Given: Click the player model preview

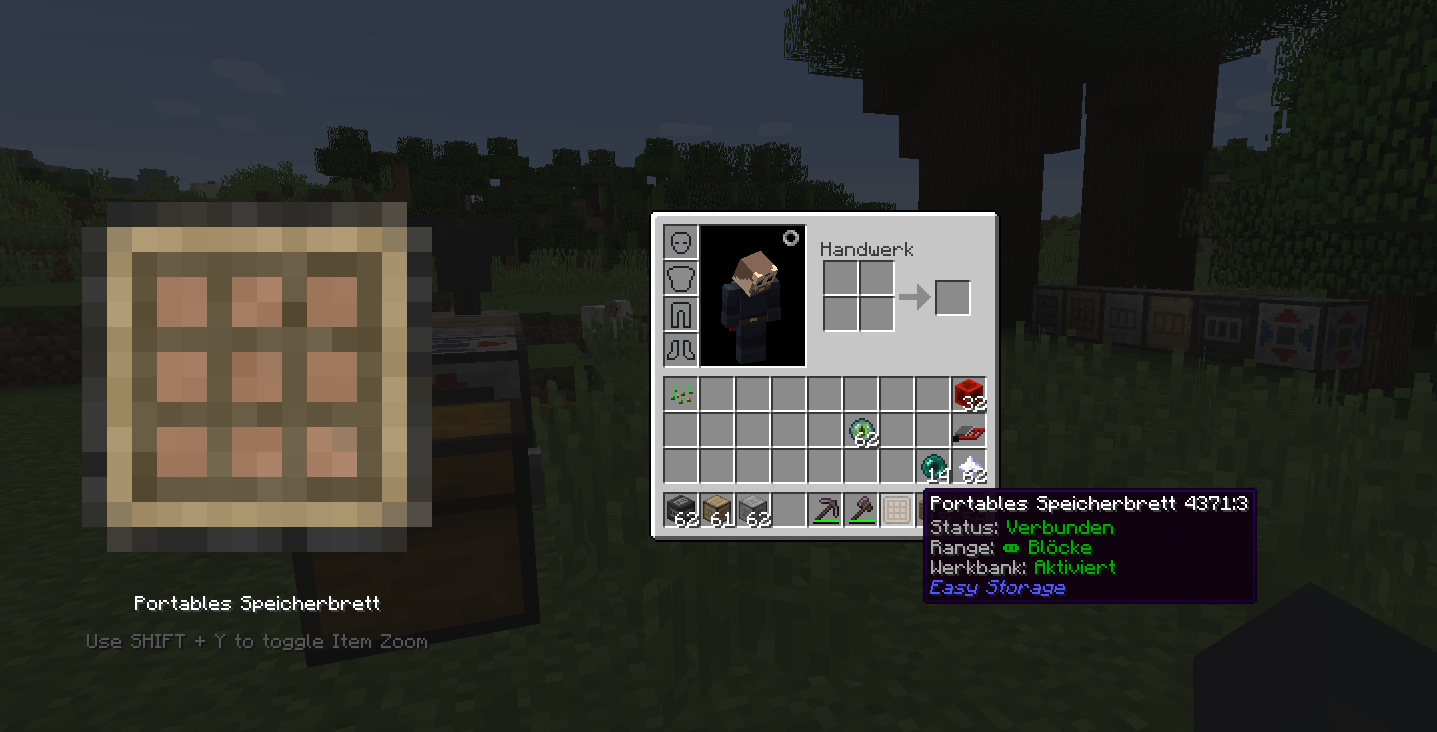Looking at the screenshot, I should pos(752,297).
